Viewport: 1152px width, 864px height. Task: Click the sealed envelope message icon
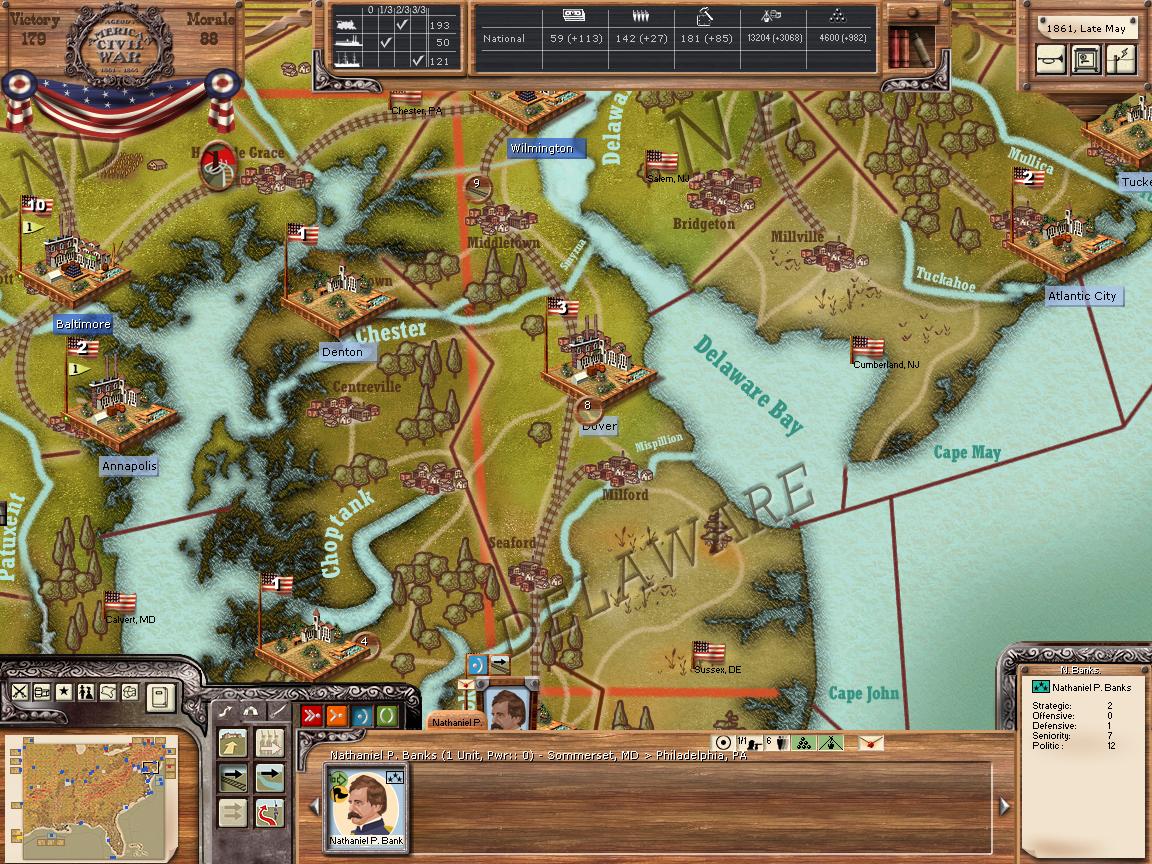tap(871, 743)
